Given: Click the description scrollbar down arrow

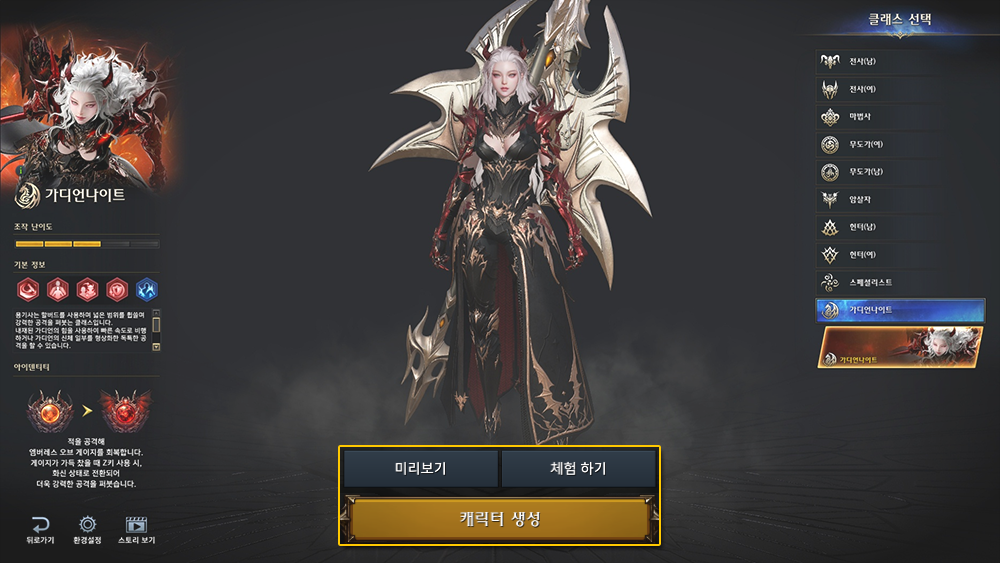Looking at the screenshot, I should click(x=155, y=347).
